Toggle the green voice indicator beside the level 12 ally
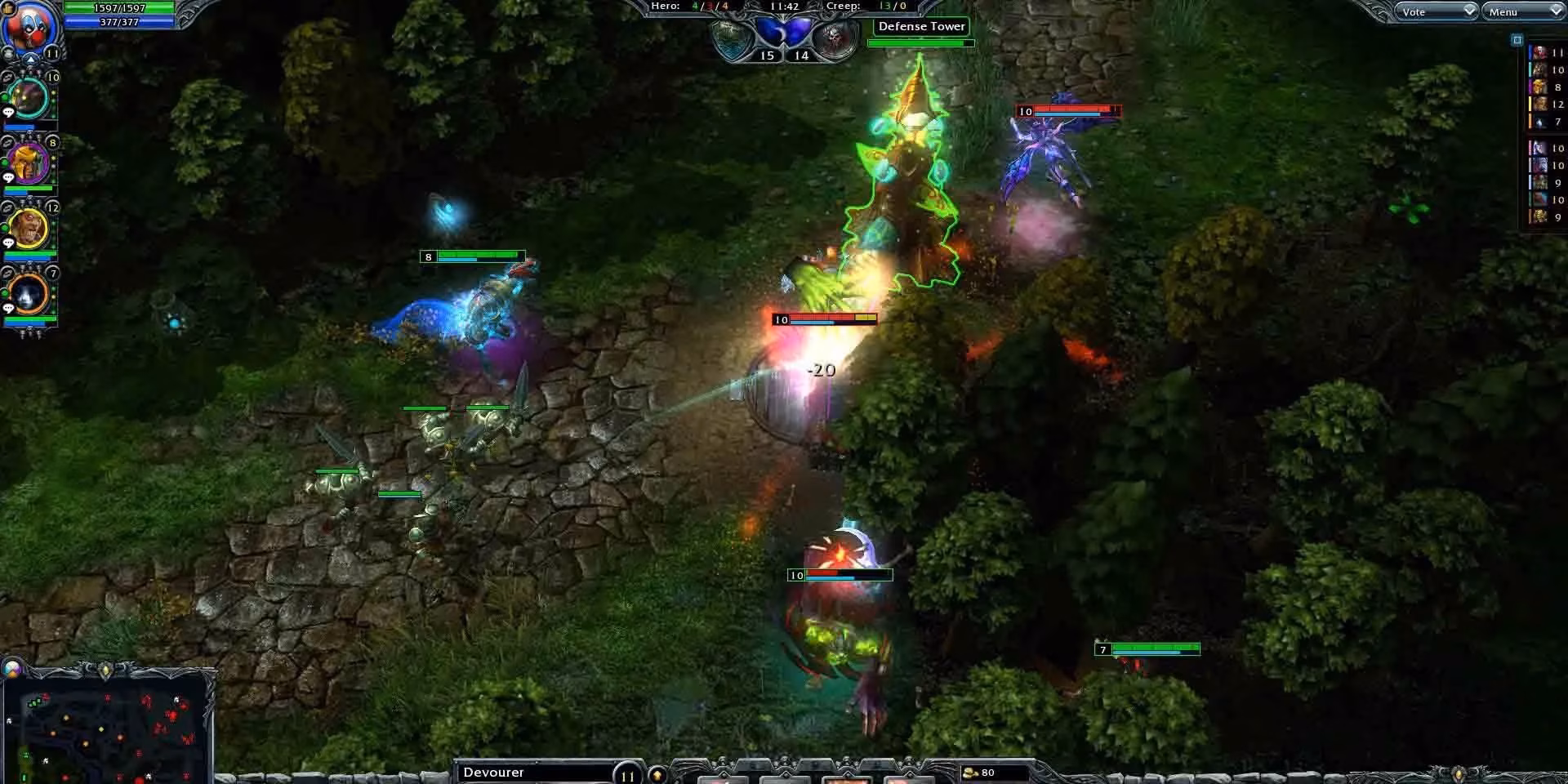 [x=4, y=228]
